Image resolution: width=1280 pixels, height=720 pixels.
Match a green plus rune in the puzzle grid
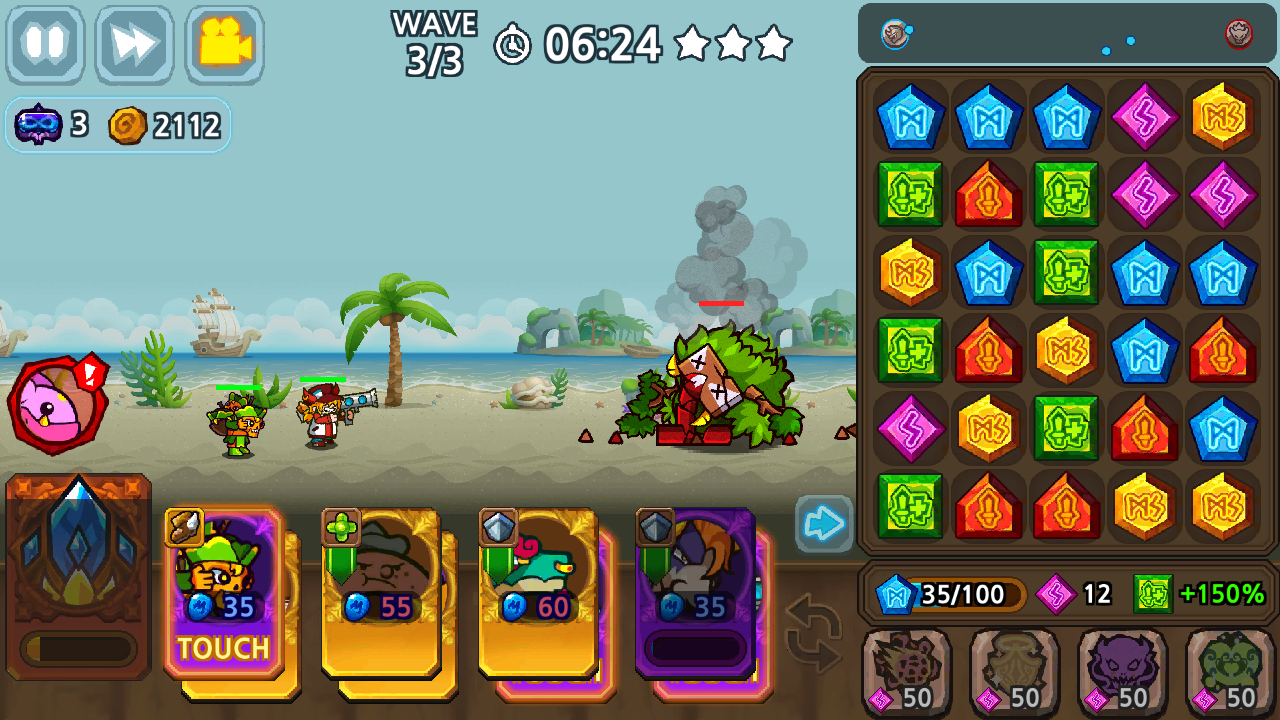pyautogui.click(x=910, y=195)
